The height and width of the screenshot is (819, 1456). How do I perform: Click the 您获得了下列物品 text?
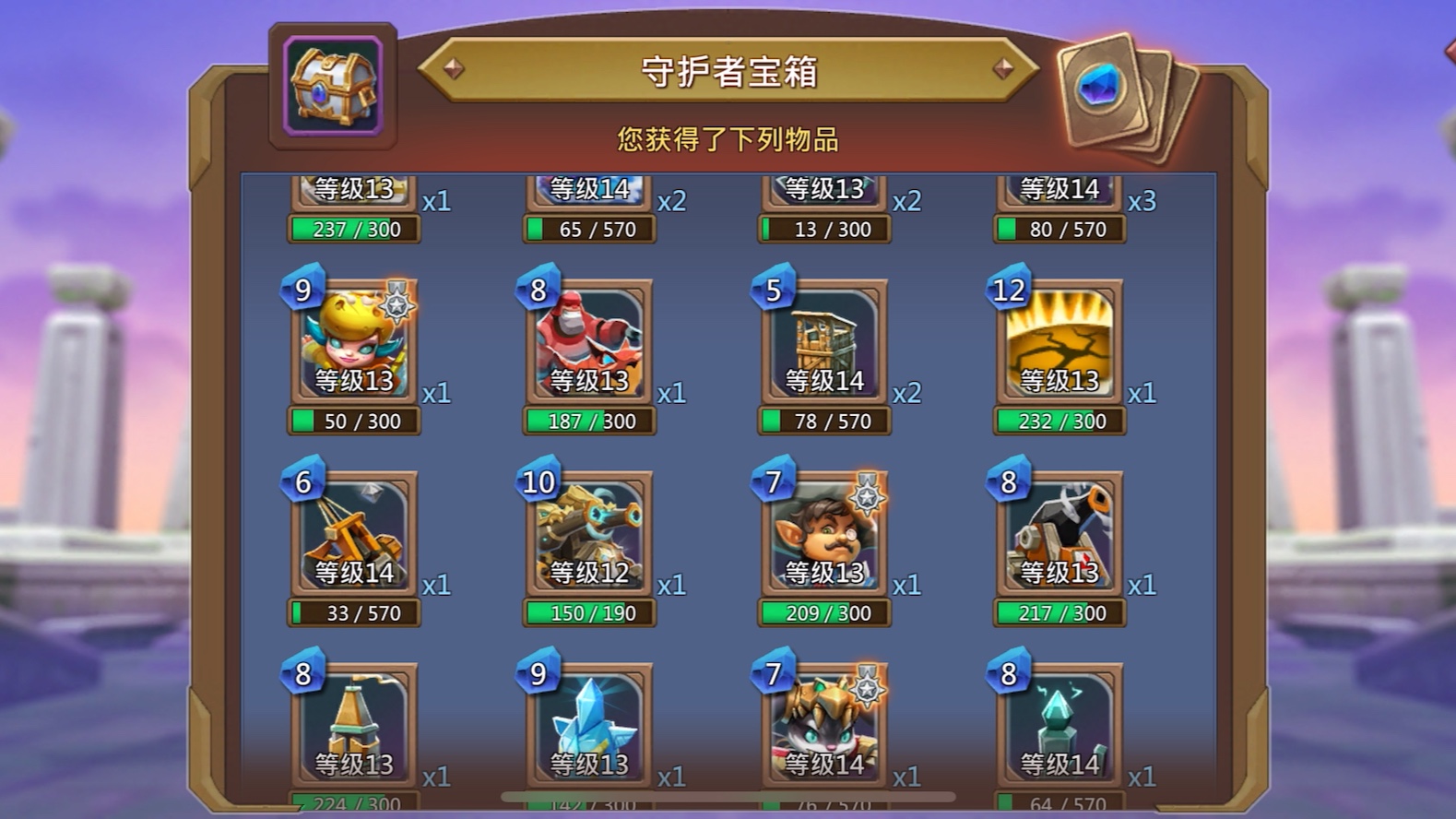(728, 138)
